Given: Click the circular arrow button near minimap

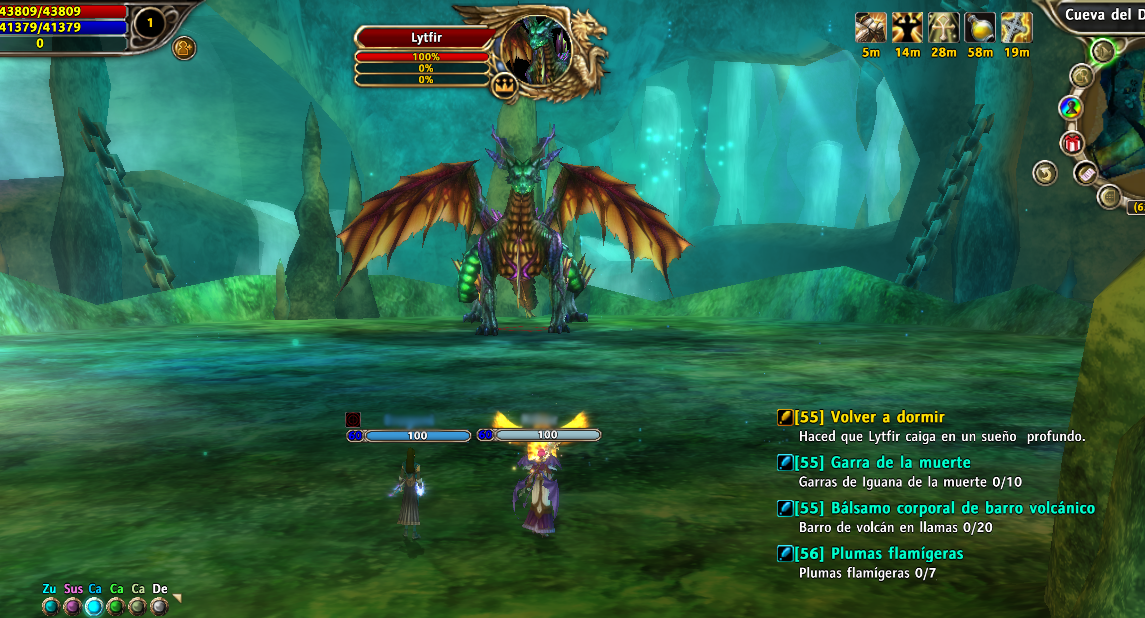Looking at the screenshot, I should click(x=1046, y=173).
